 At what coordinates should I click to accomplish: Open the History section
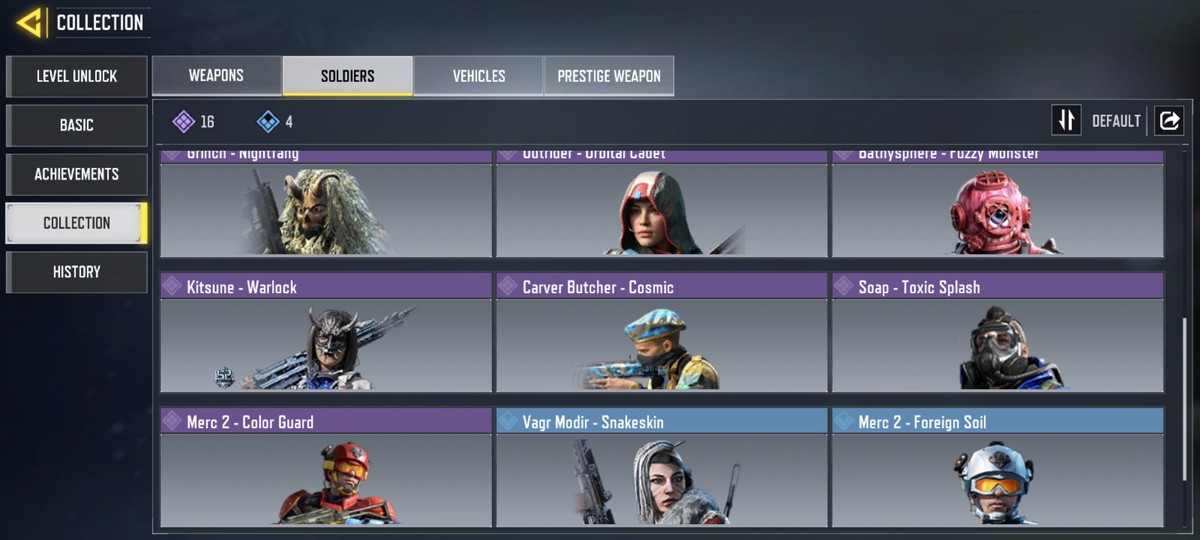tap(77, 272)
